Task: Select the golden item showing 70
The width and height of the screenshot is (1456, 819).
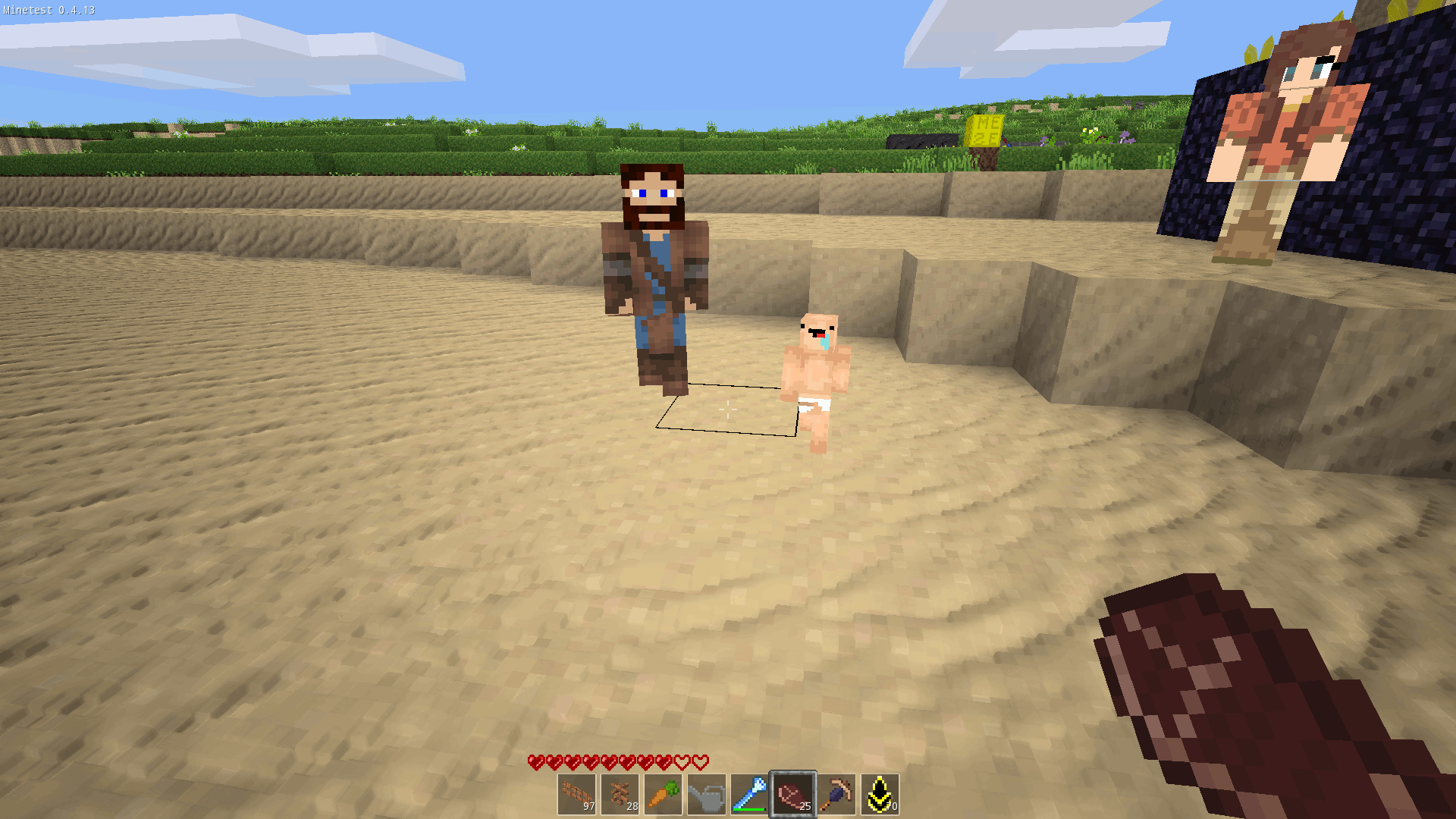Action: [x=880, y=792]
